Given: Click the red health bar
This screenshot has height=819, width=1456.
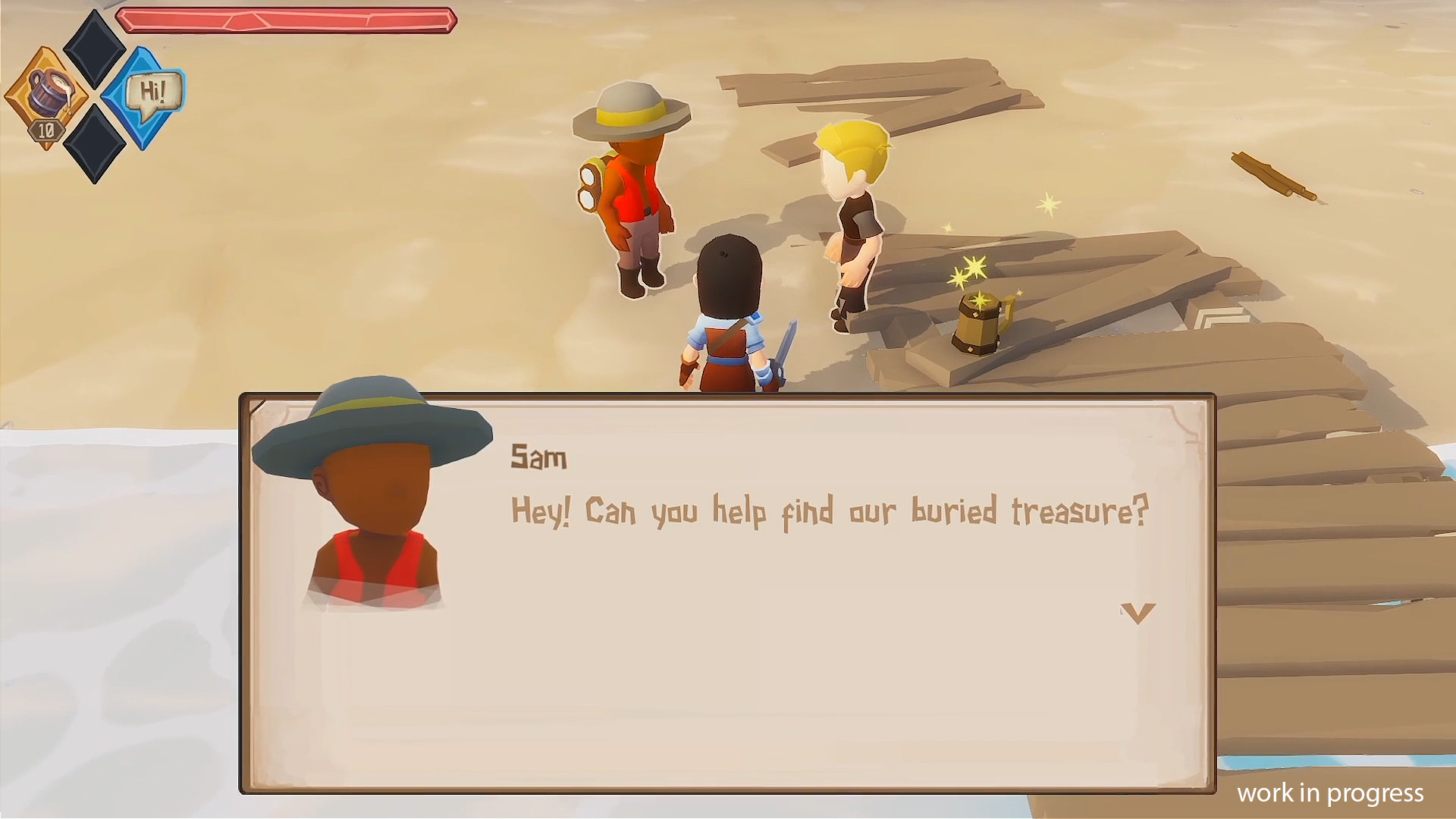Looking at the screenshot, I should pos(288,20).
